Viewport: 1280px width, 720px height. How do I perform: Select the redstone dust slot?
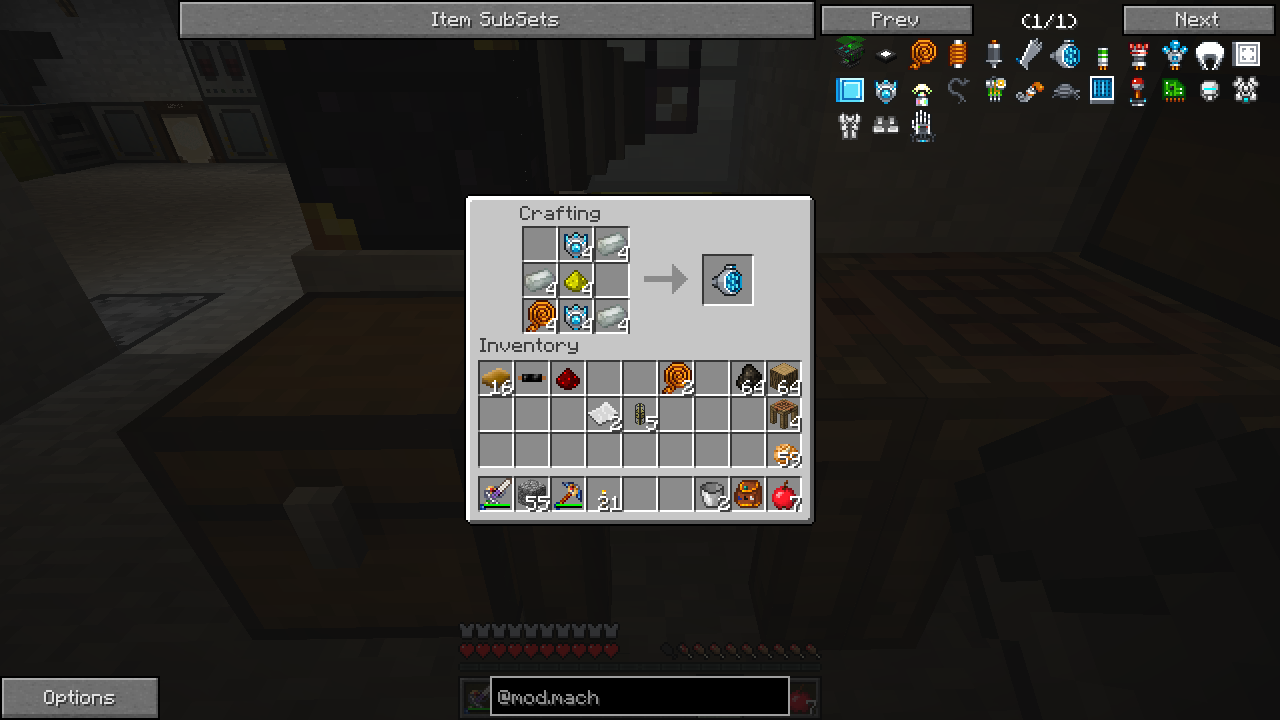(568, 379)
